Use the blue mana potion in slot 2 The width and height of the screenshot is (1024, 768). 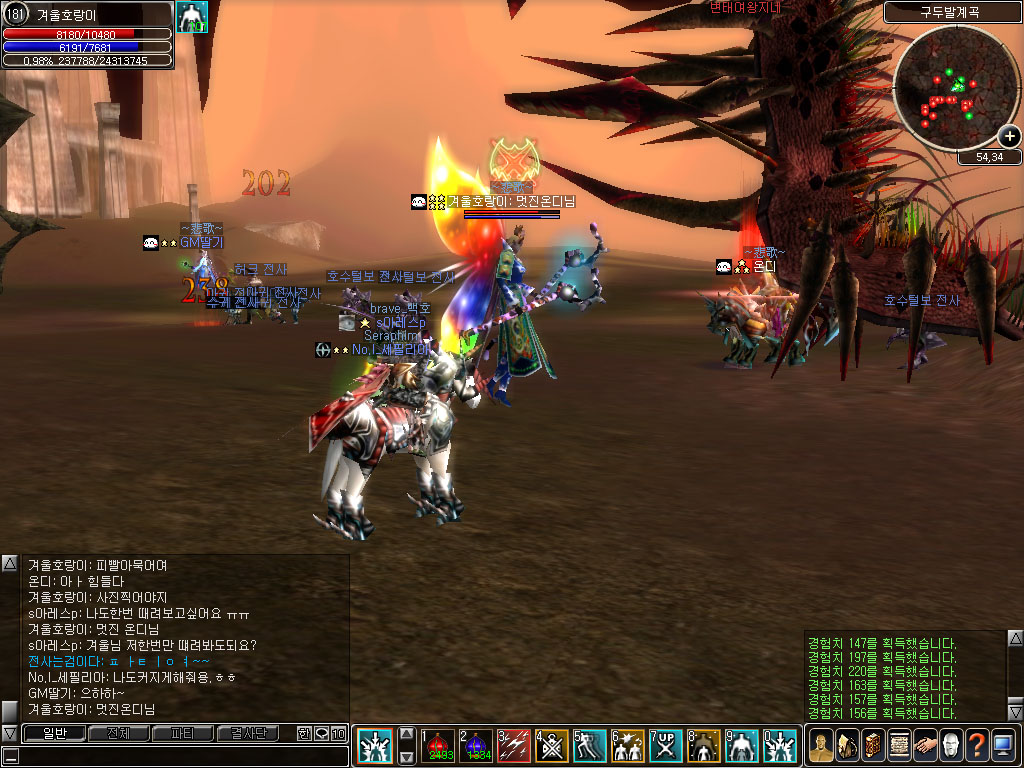[x=477, y=745]
